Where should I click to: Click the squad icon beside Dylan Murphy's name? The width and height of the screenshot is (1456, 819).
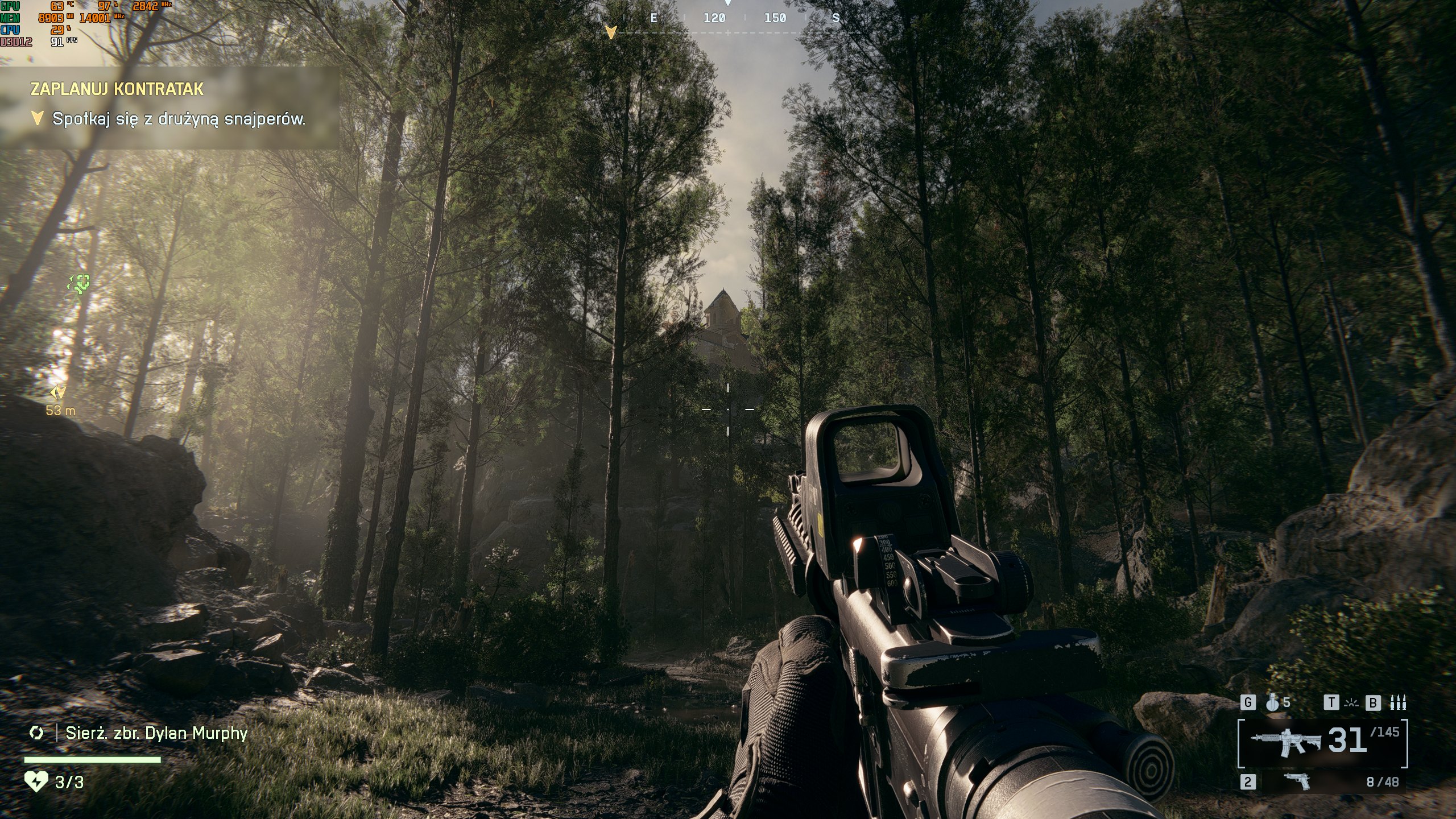pyautogui.click(x=36, y=733)
